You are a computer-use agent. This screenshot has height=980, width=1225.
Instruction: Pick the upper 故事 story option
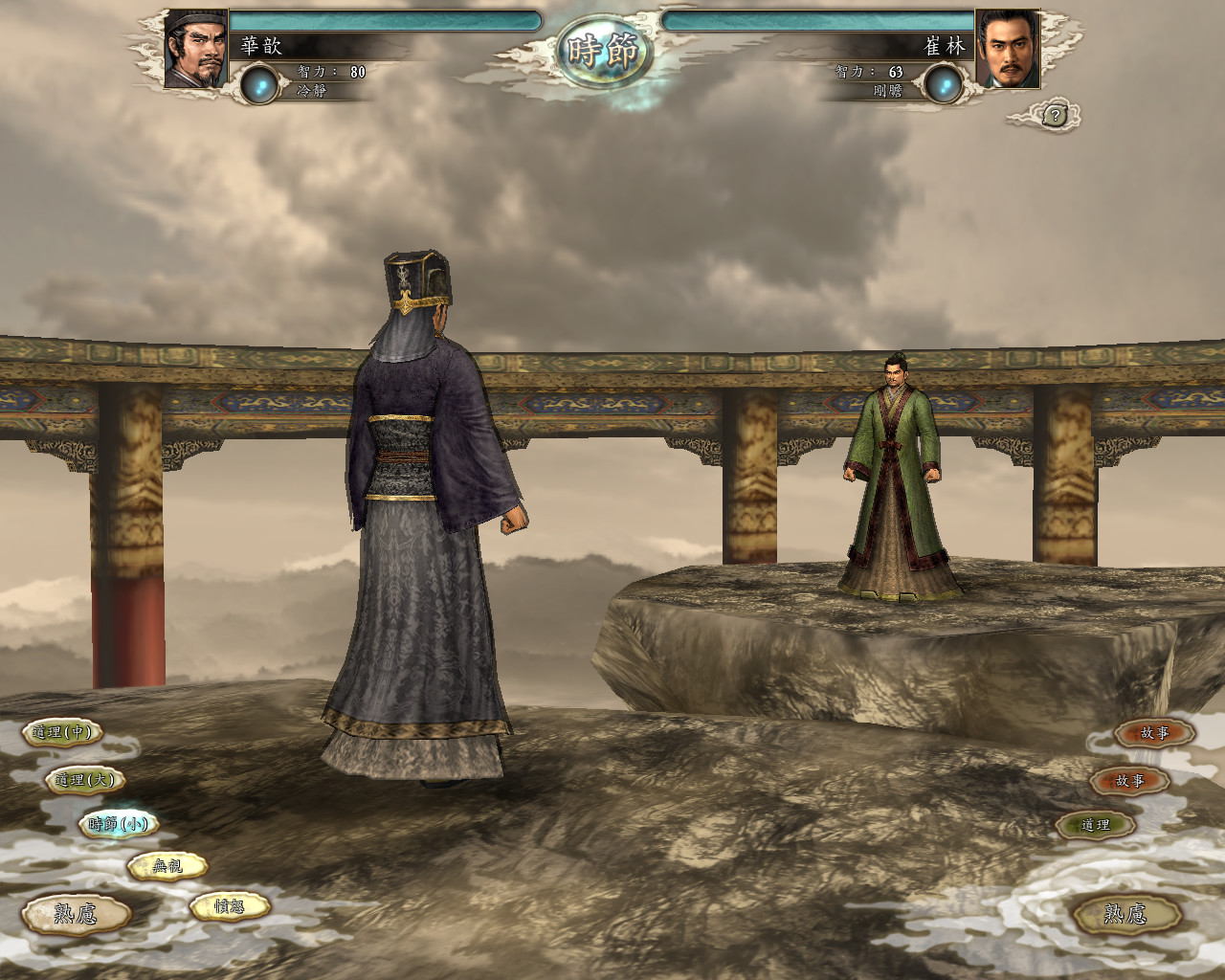(x=1157, y=733)
